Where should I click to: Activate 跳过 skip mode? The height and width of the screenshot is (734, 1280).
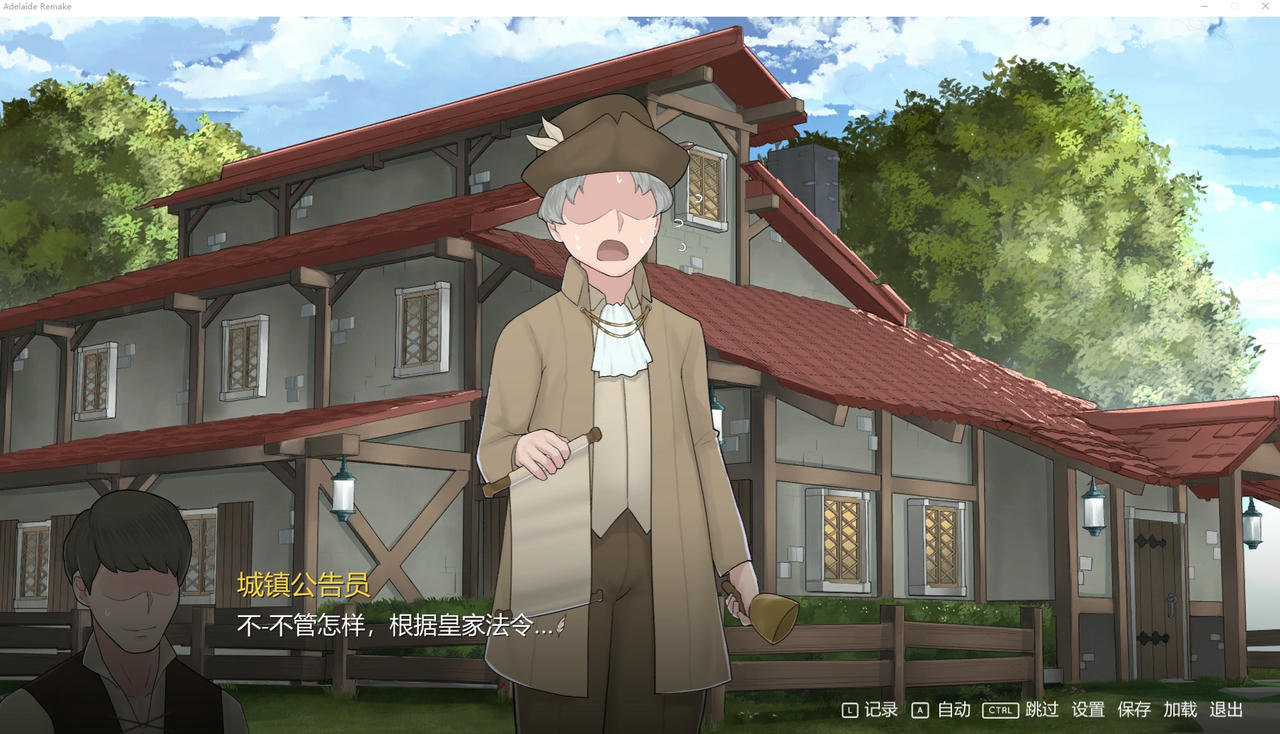pos(1040,710)
